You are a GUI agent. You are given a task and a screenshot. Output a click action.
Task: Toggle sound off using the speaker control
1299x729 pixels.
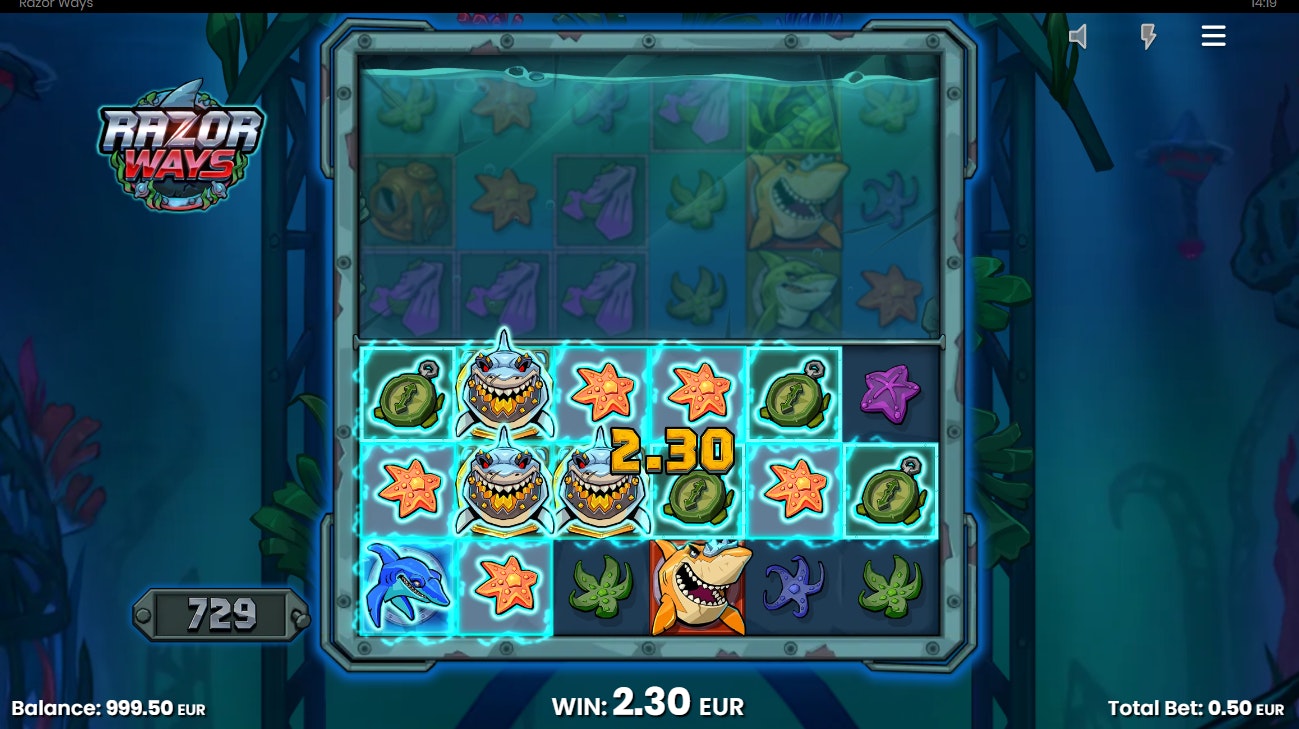[1078, 35]
